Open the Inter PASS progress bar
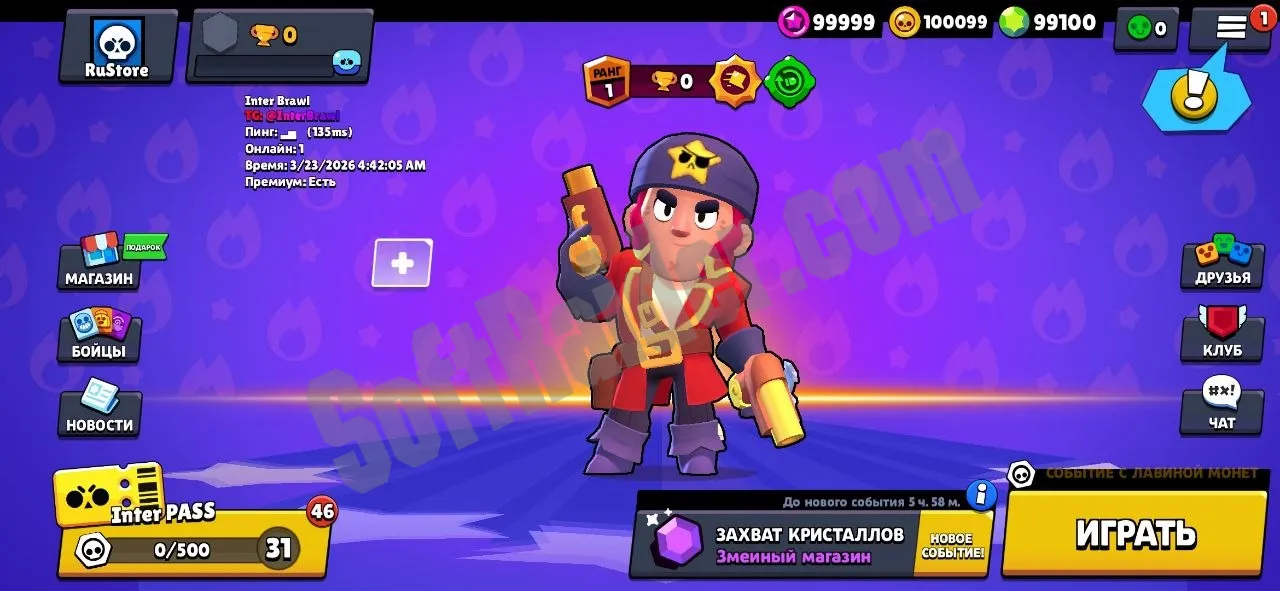 (x=193, y=548)
